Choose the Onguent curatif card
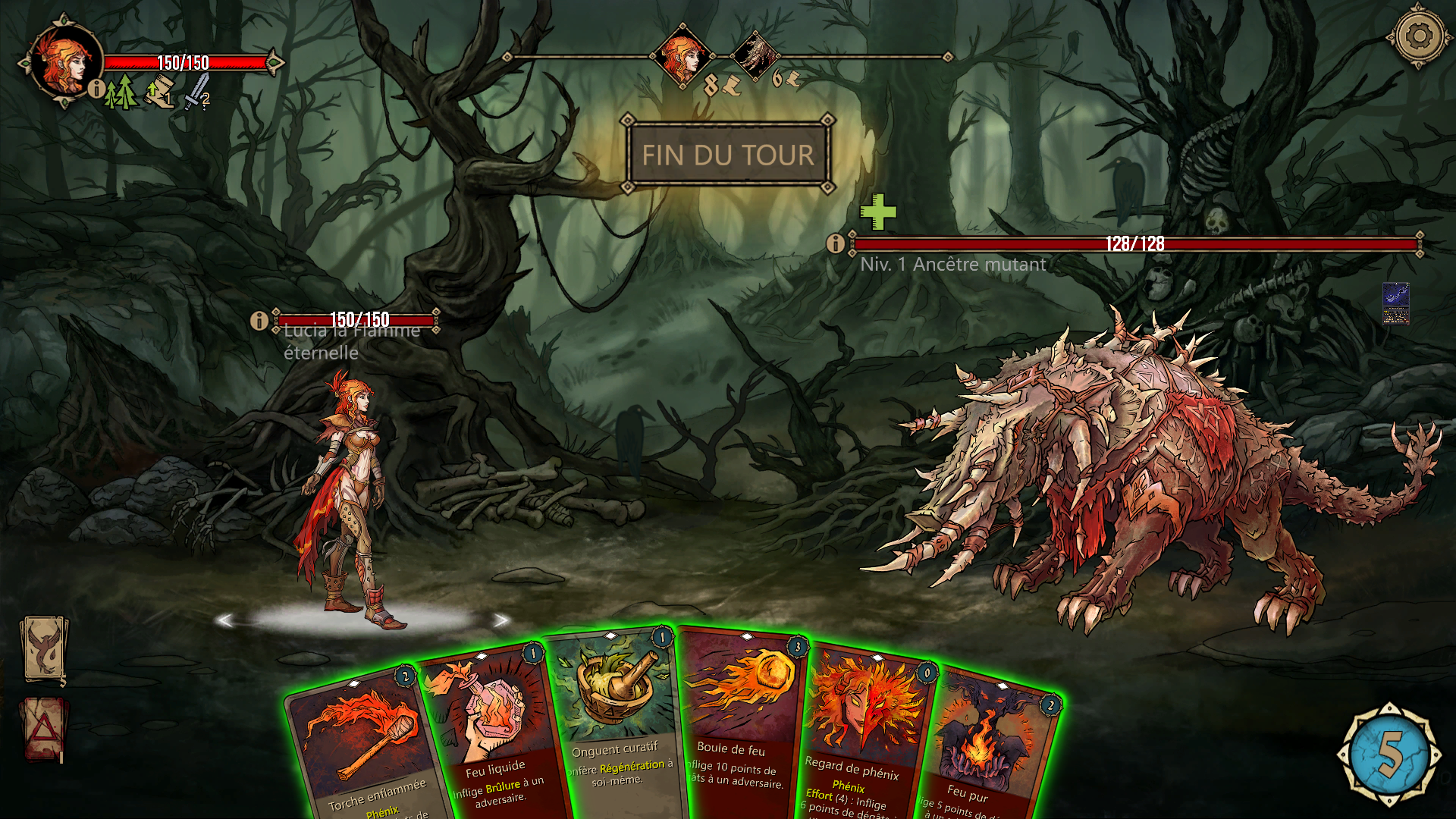The image size is (1456, 819). 614,720
